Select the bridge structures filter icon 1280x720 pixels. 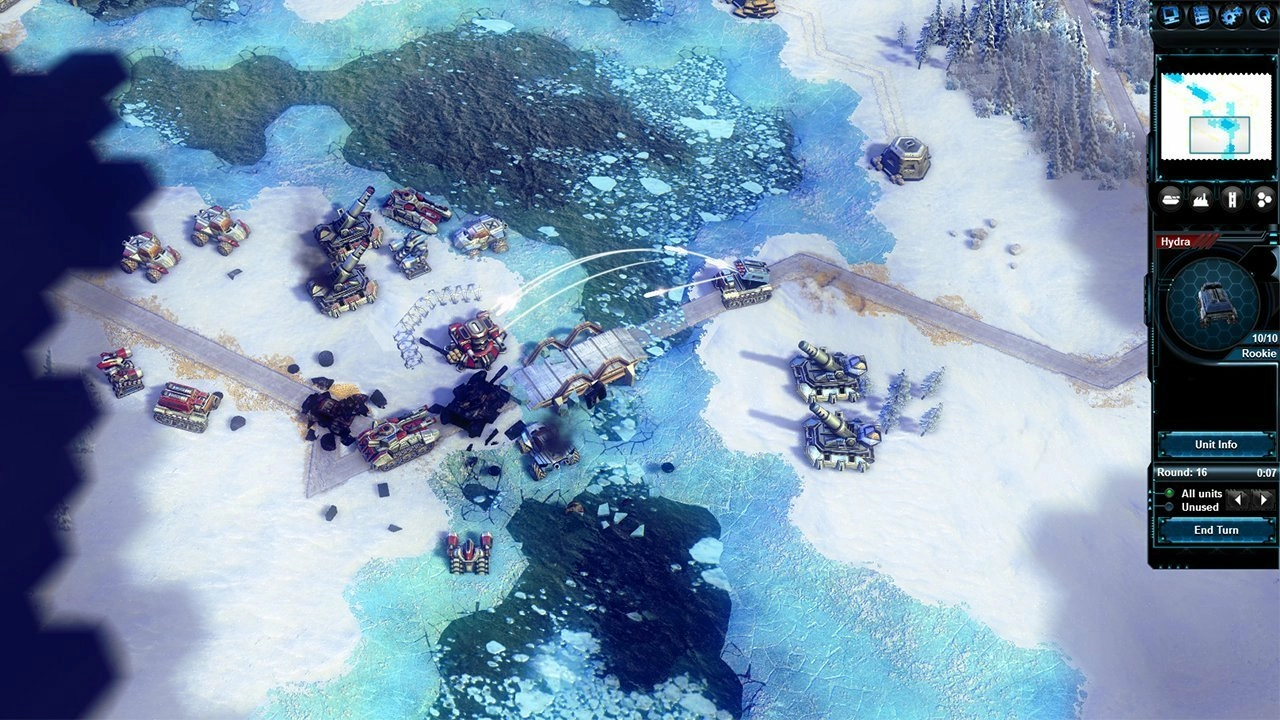pos(1231,198)
